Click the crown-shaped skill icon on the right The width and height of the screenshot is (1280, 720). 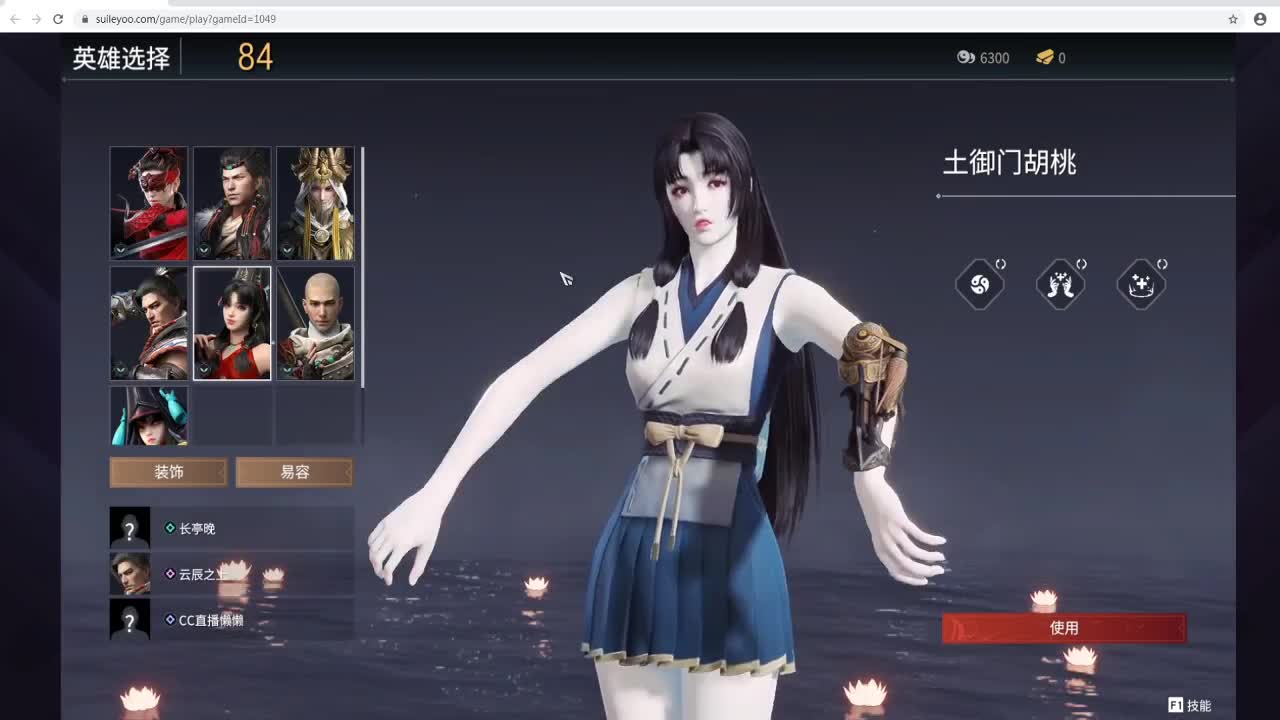(x=1141, y=284)
